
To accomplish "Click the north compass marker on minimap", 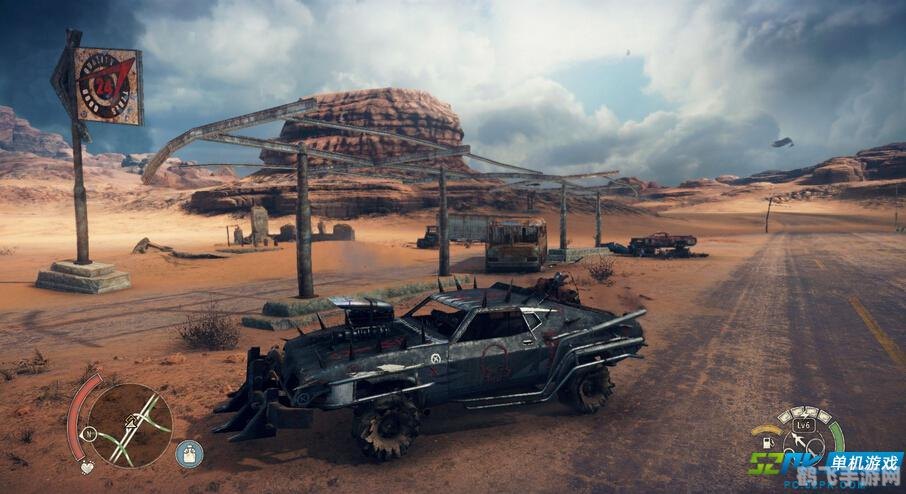I will pos(90,433).
